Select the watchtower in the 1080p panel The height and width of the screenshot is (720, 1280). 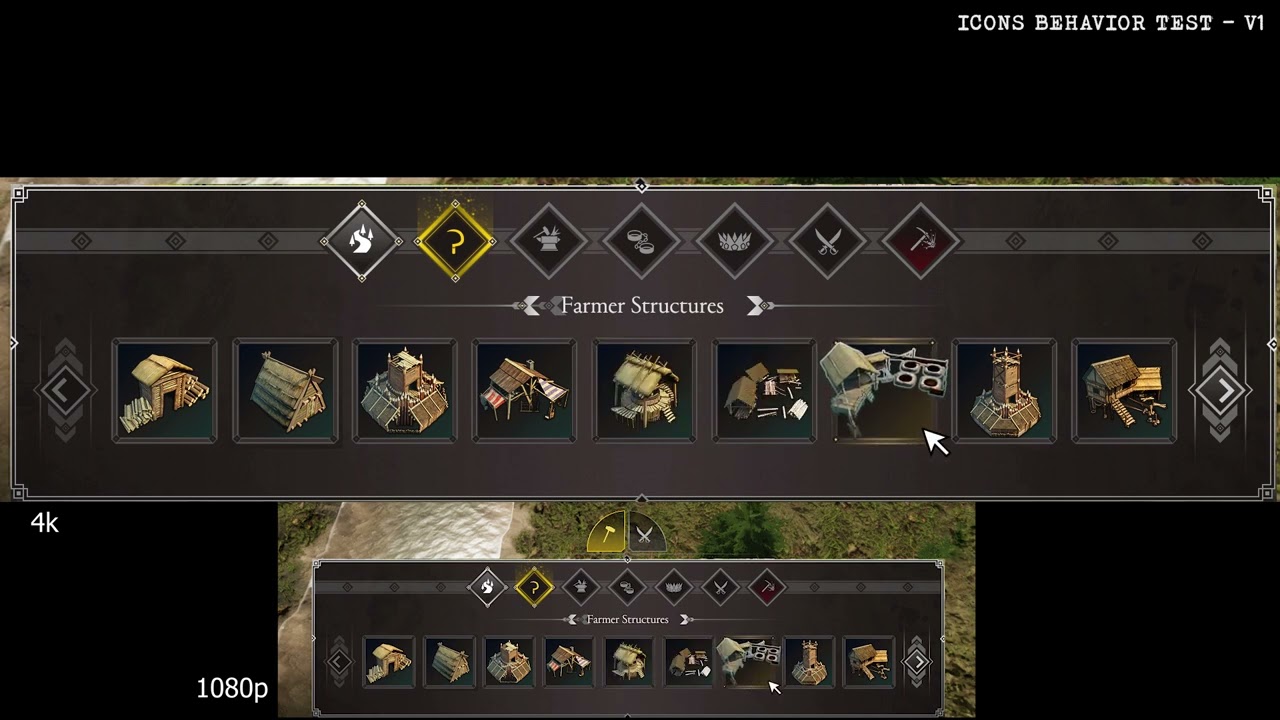click(808, 662)
